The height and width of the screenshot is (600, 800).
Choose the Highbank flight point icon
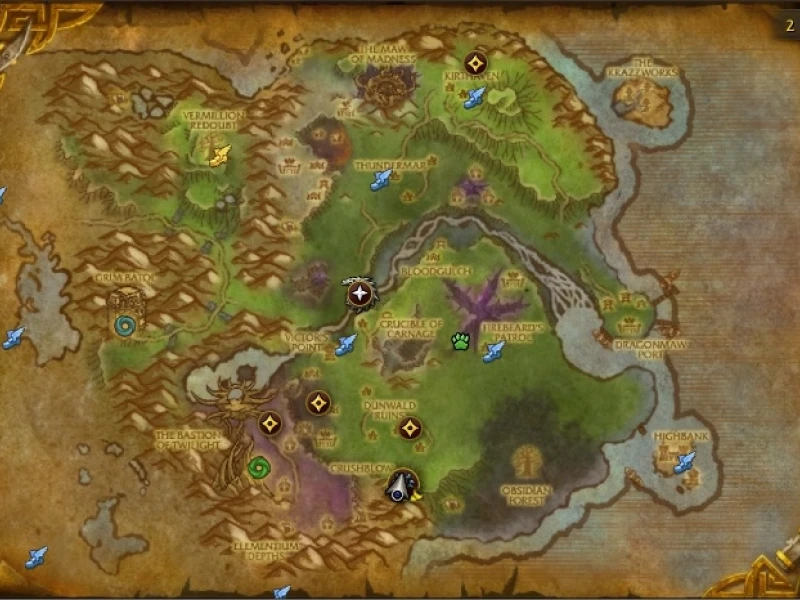(x=684, y=462)
